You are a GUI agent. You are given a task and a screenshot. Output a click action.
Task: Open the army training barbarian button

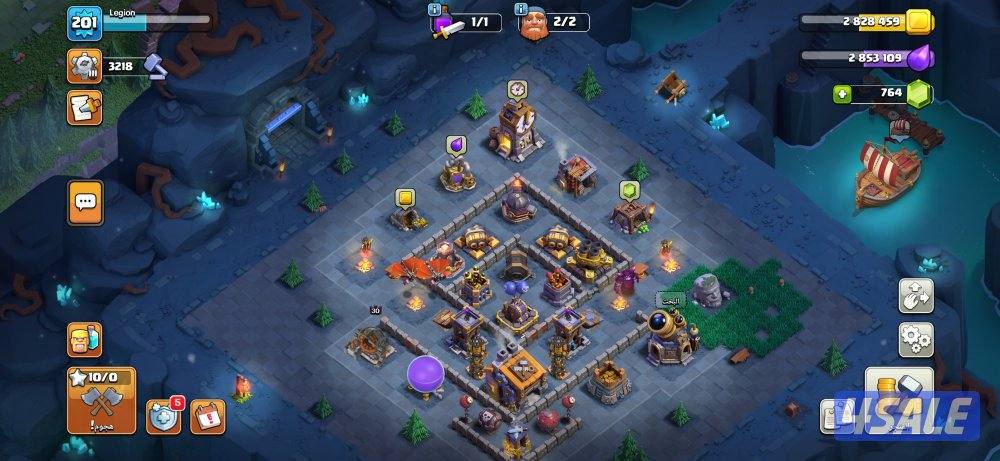tap(84, 340)
